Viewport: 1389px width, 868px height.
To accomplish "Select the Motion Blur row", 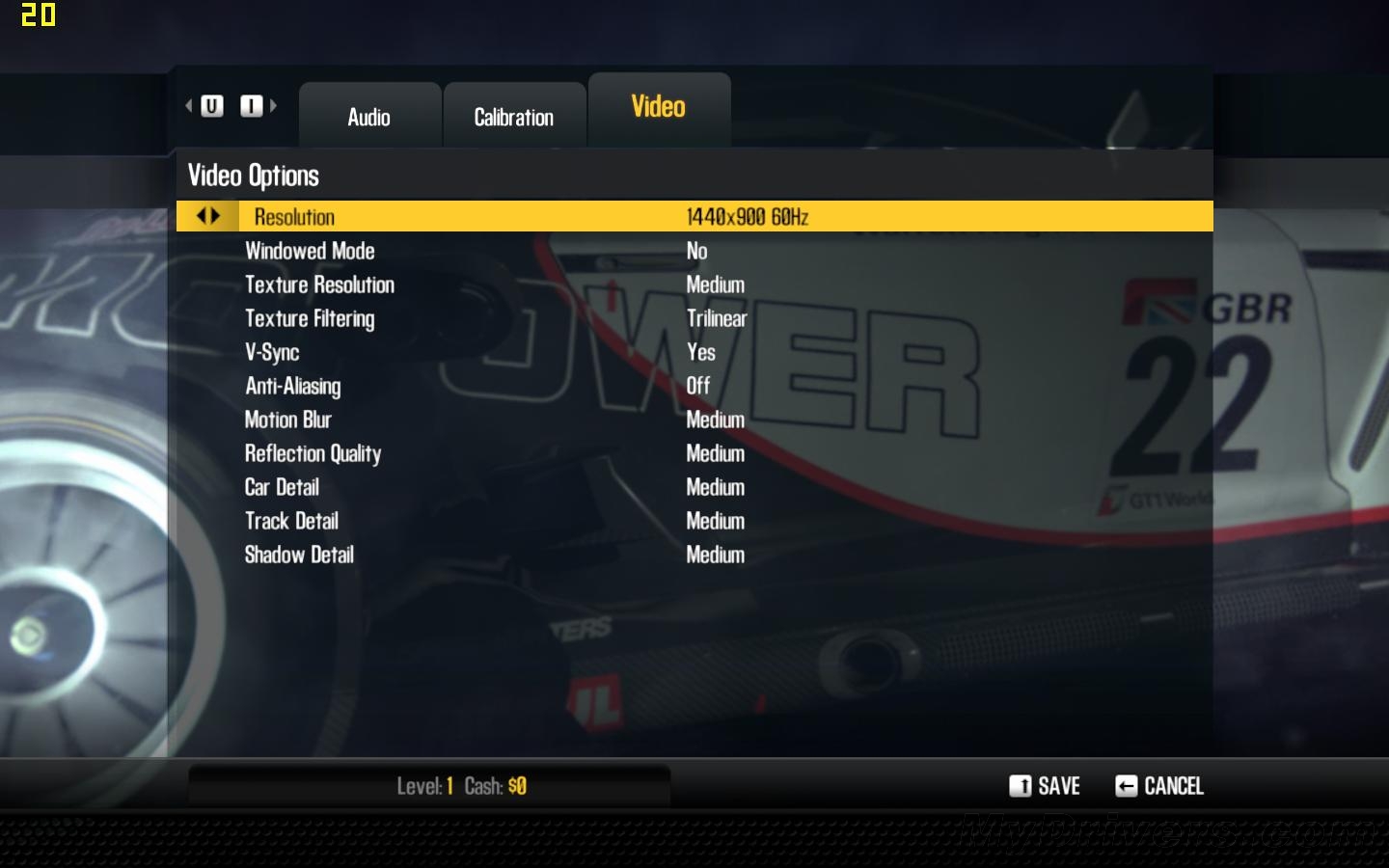I will [287, 420].
